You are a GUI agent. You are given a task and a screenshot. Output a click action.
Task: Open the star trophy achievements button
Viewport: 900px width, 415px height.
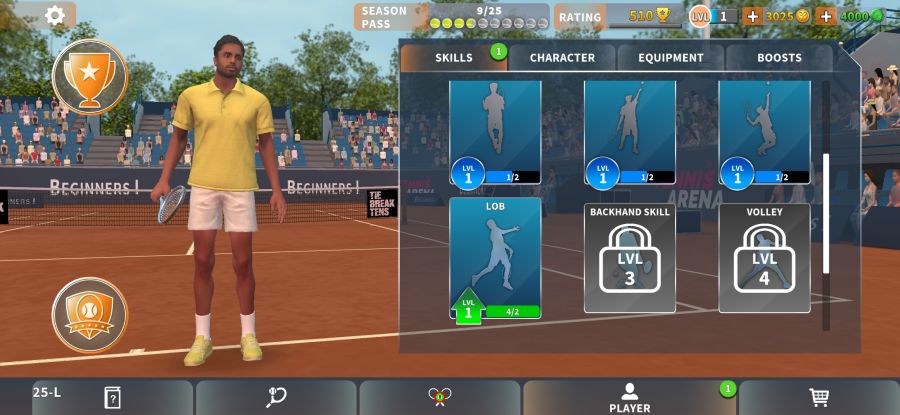click(x=90, y=77)
